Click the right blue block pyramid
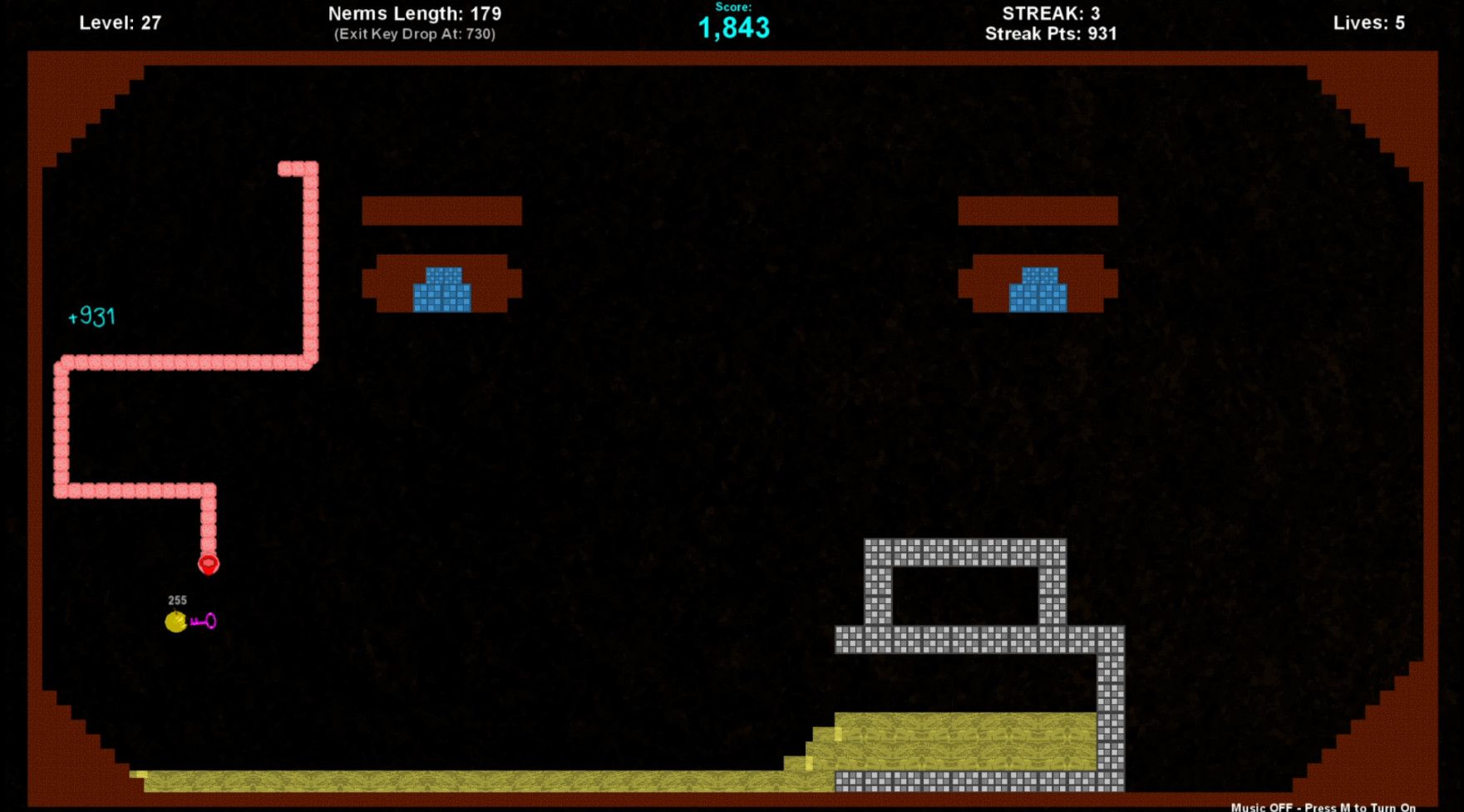Image resolution: width=1464 pixels, height=812 pixels. pos(1037,291)
